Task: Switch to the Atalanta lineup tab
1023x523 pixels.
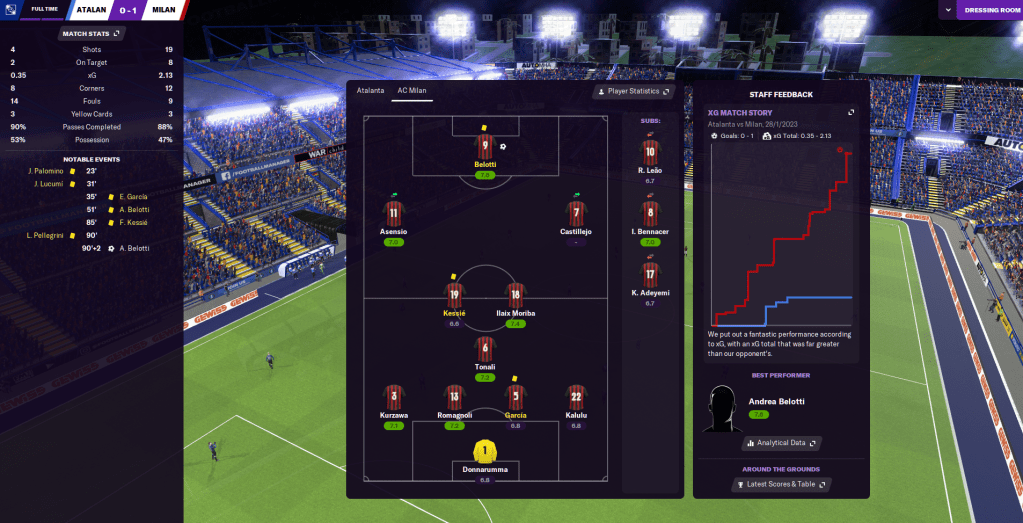Action: pyautogui.click(x=370, y=90)
